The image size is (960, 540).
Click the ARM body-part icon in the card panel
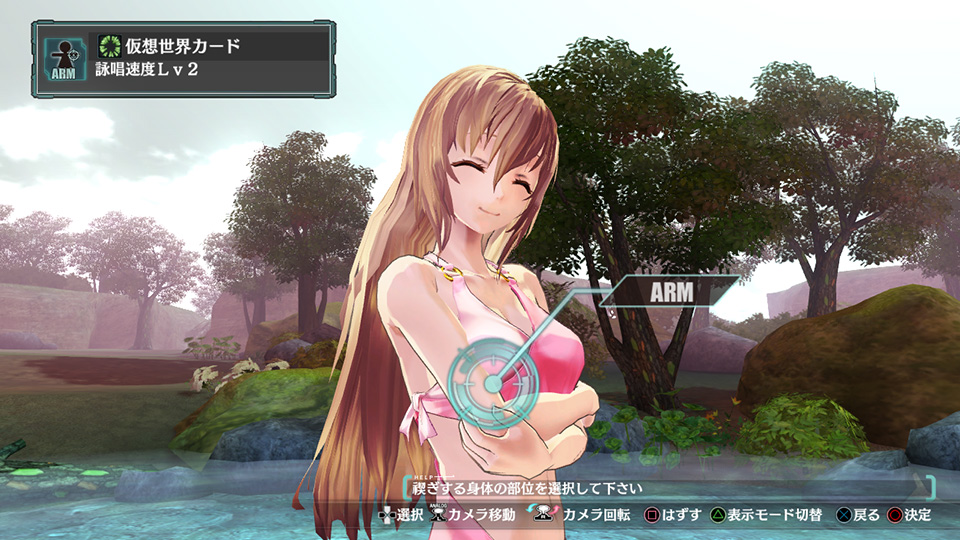tap(61, 59)
